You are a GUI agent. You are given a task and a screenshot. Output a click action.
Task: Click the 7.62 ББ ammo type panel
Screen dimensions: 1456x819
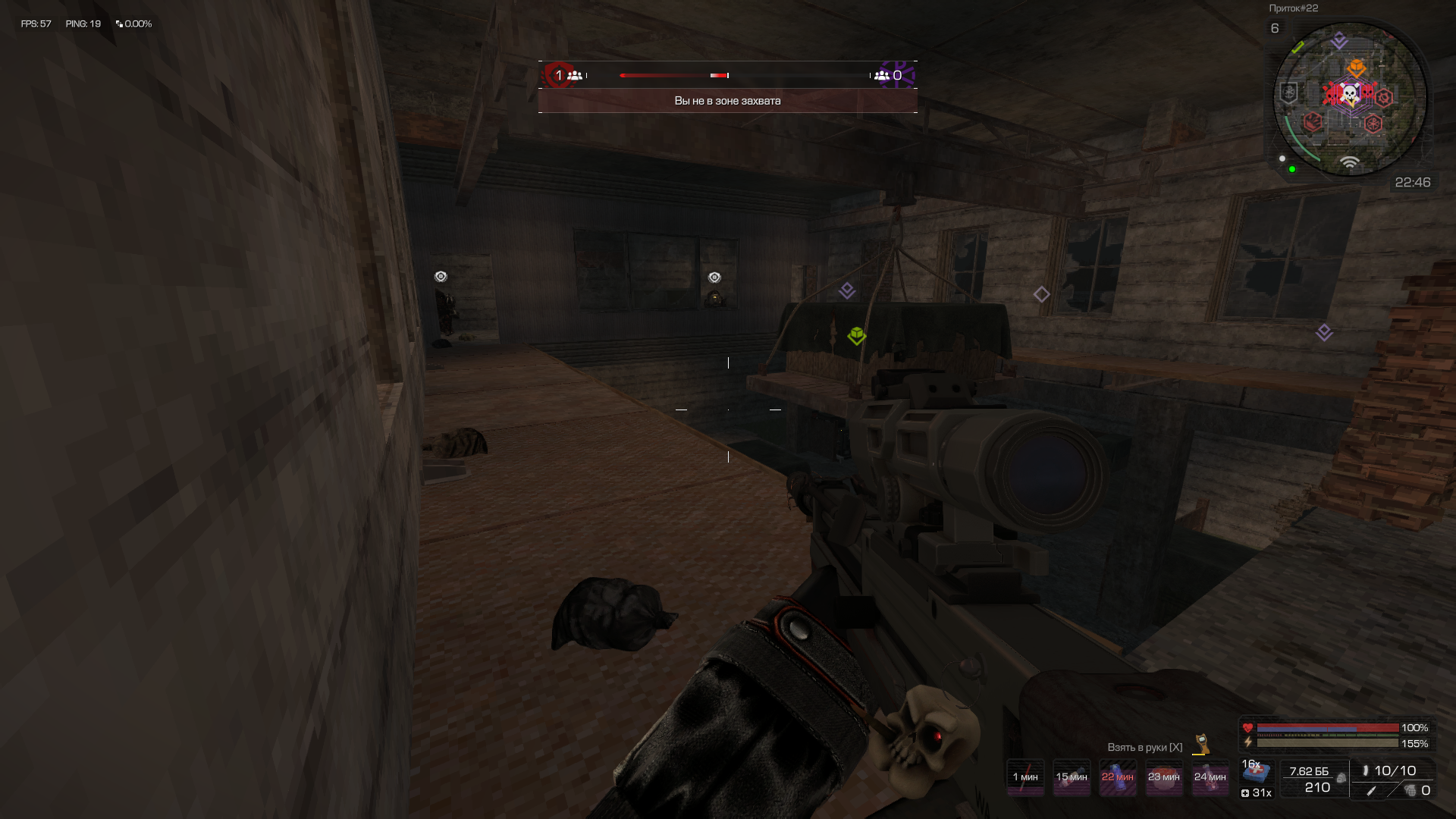point(1313,779)
